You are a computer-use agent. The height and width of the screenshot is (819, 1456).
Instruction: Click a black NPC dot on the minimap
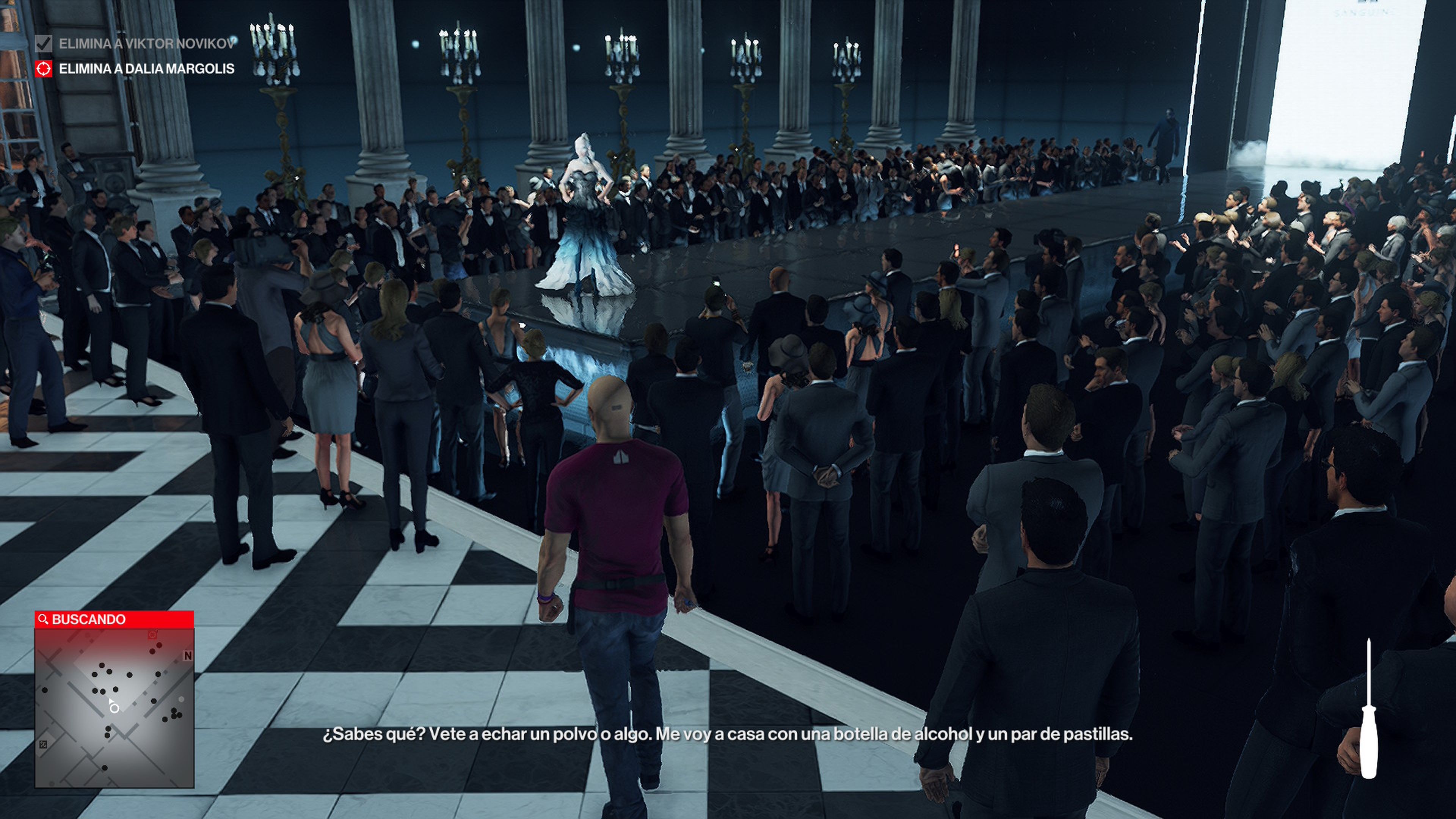coord(102,665)
